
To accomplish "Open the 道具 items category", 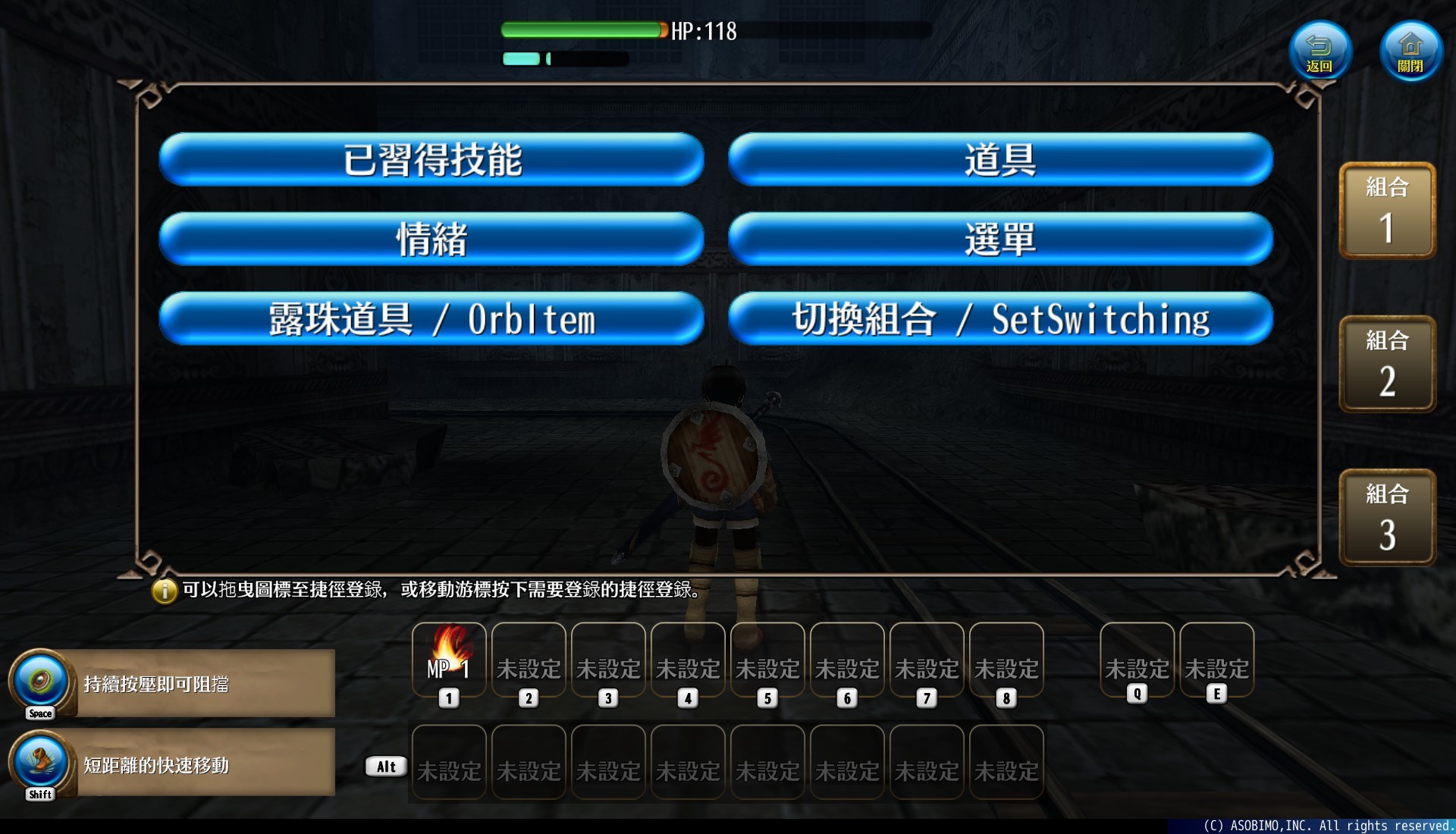I will 999,160.
